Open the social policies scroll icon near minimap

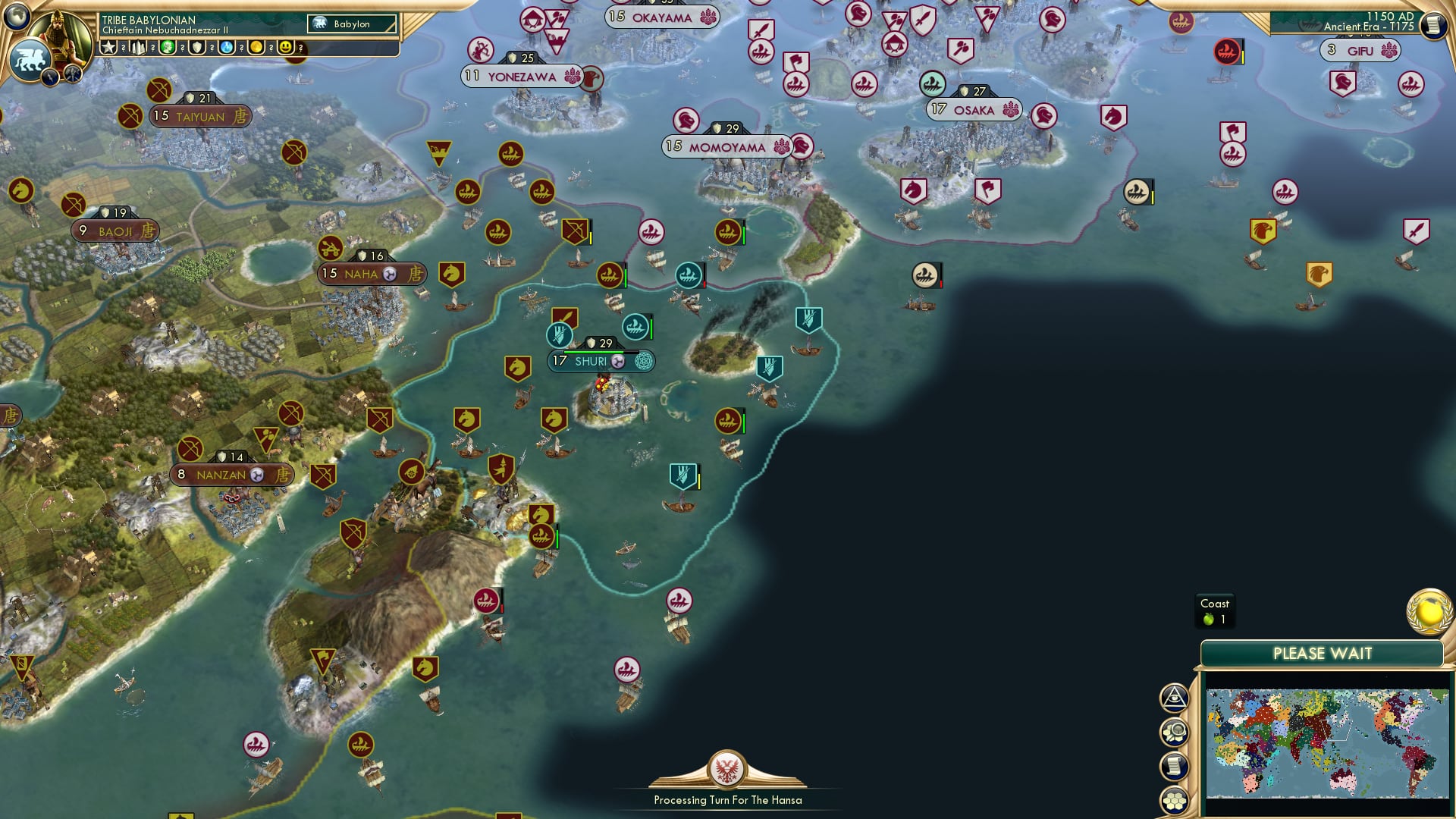point(1173,766)
